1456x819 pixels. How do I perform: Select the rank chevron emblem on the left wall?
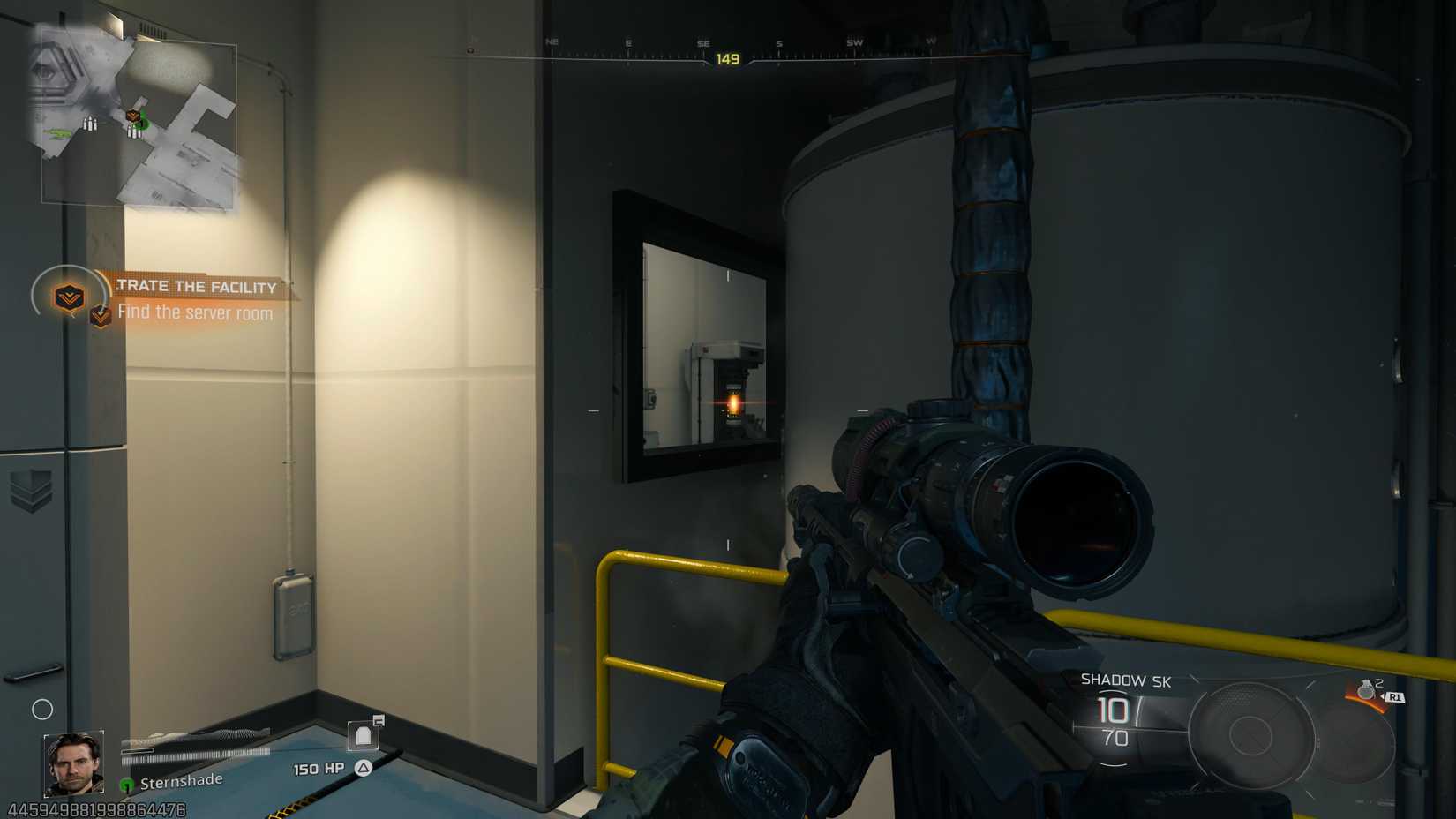[32, 492]
